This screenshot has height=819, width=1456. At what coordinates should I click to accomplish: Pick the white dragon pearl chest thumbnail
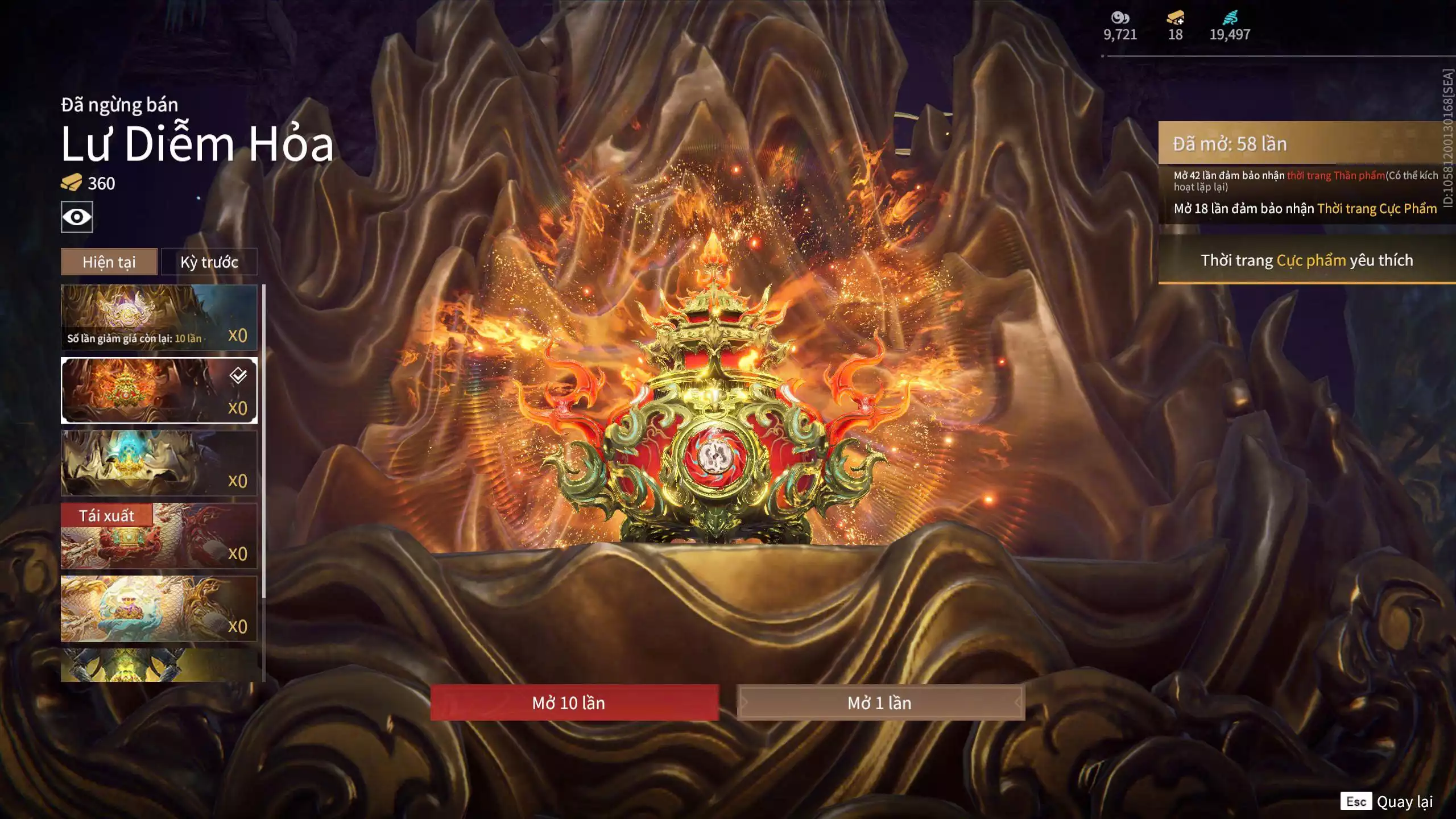point(159,609)
